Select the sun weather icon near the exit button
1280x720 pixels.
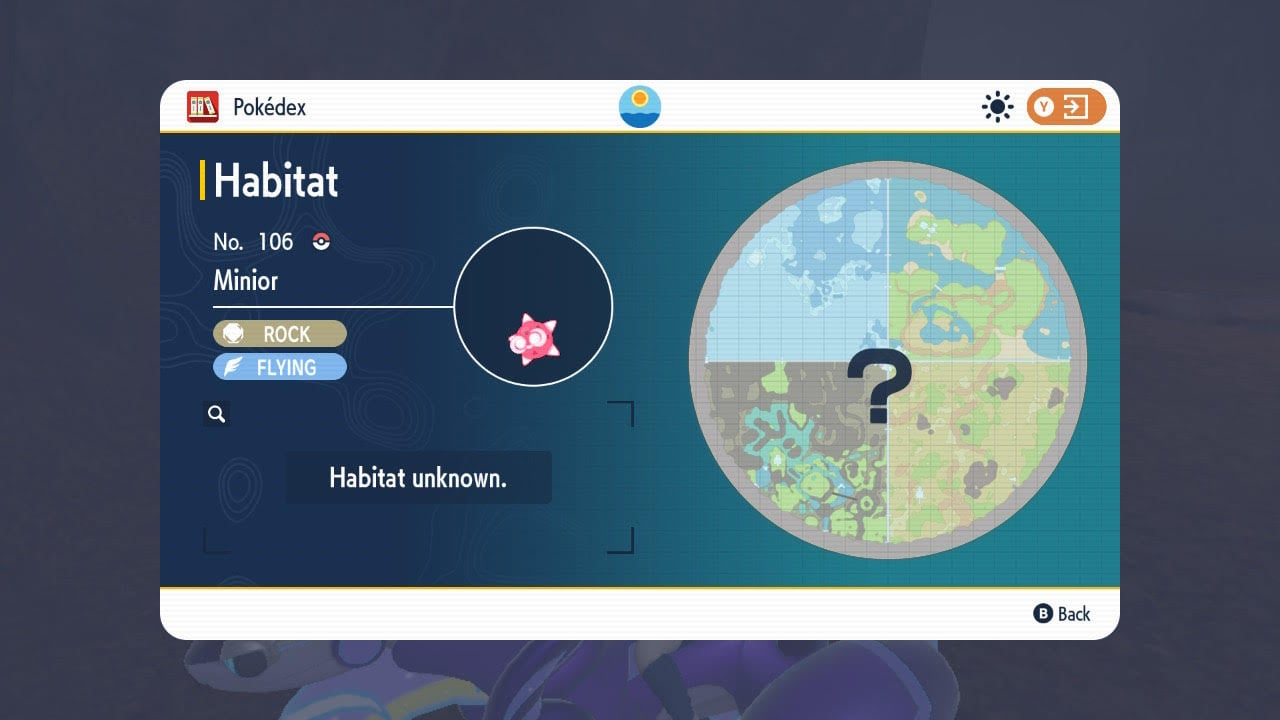click(x=997, y=106)
